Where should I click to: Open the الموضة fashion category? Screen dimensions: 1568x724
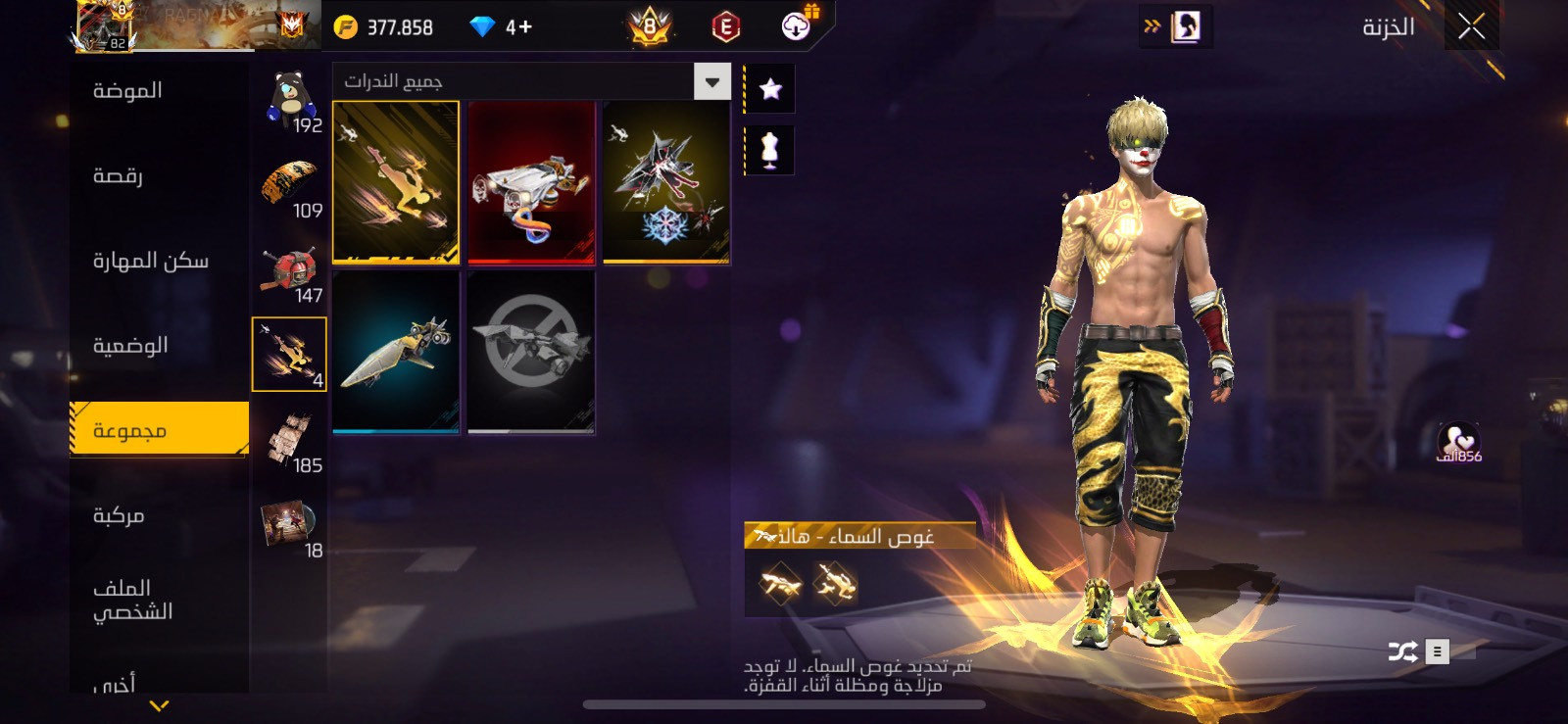tap(128, 91)
